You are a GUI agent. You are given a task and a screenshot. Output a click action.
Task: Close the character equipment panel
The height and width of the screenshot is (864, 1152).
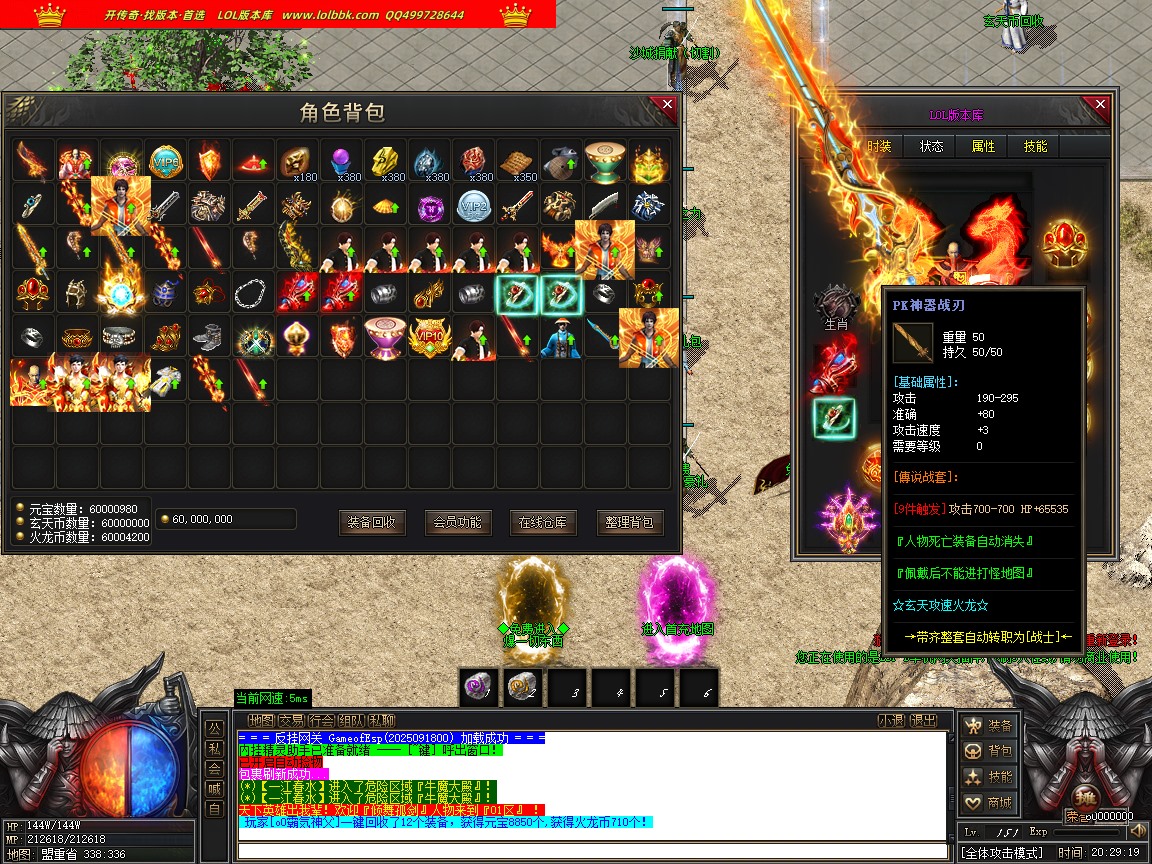tap(1100, 105)
